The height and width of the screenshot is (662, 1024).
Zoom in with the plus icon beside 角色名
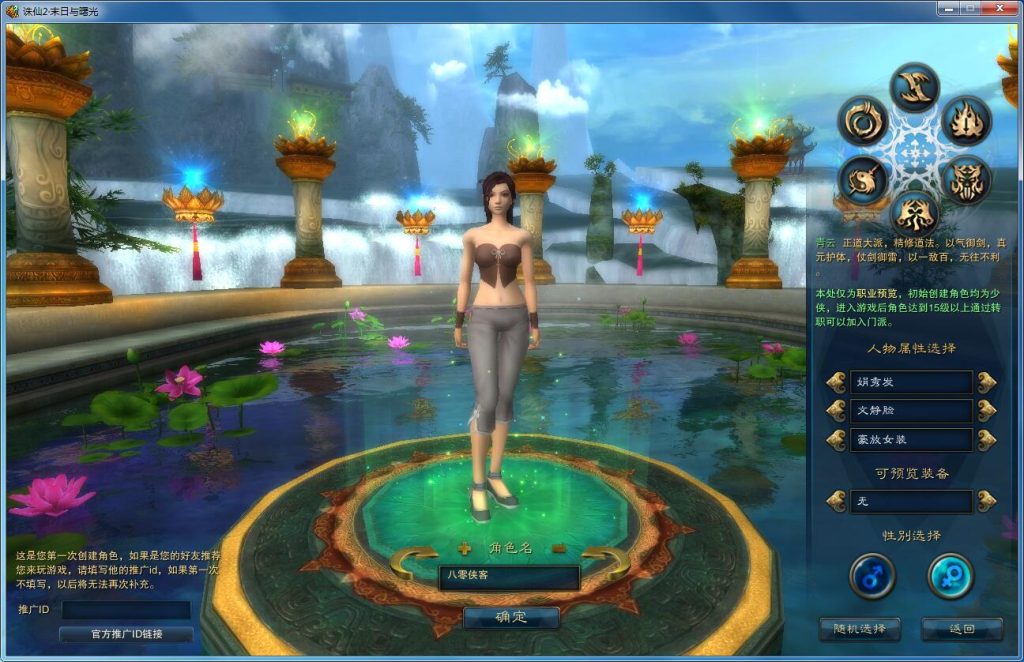pos(464,548)
